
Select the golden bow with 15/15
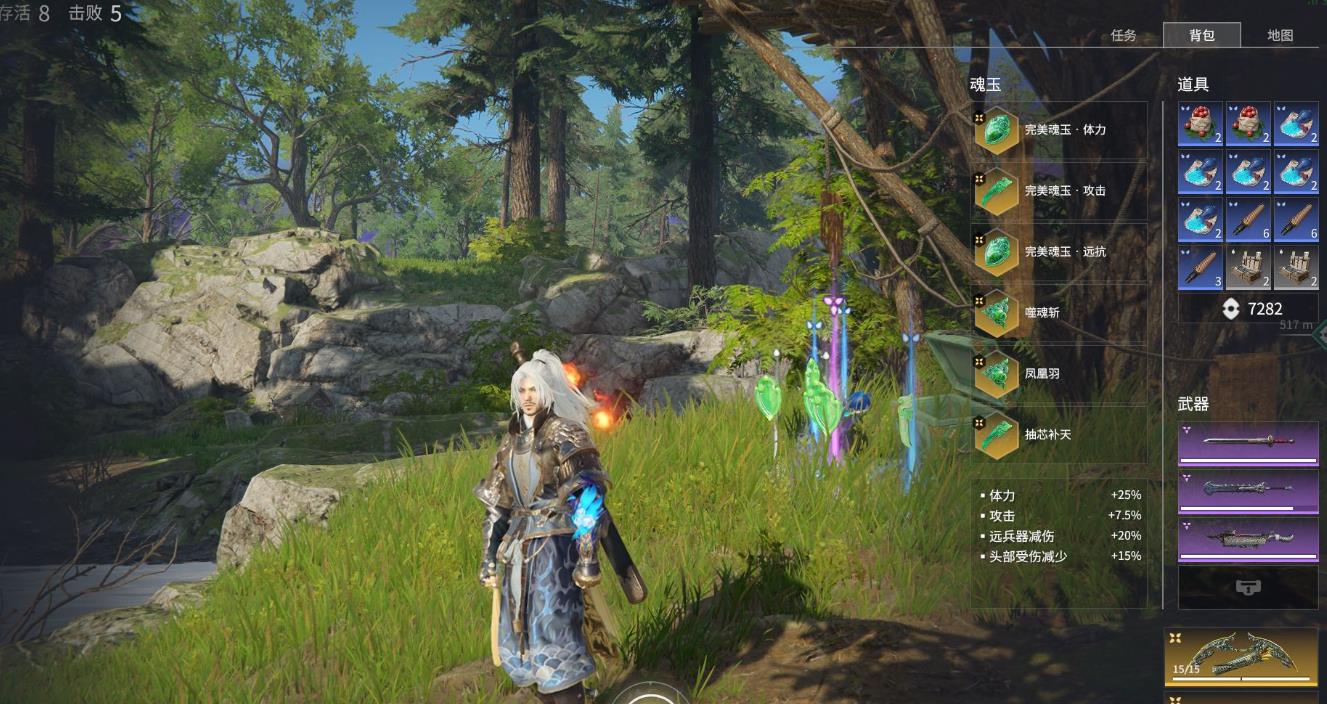[1240, 655]
